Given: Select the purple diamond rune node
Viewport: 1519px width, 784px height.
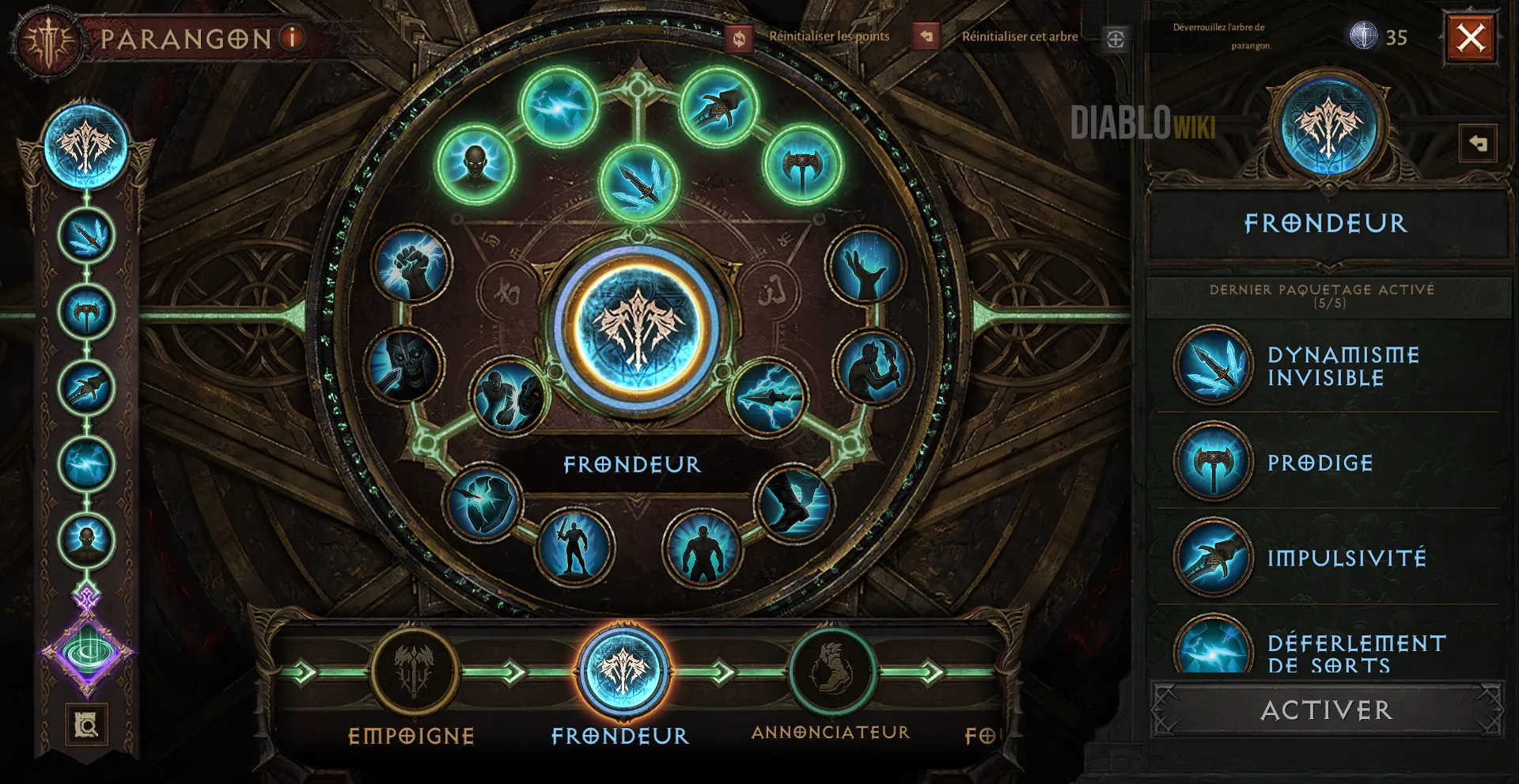Looking at the screenshot, I should [x=87, y=653].
